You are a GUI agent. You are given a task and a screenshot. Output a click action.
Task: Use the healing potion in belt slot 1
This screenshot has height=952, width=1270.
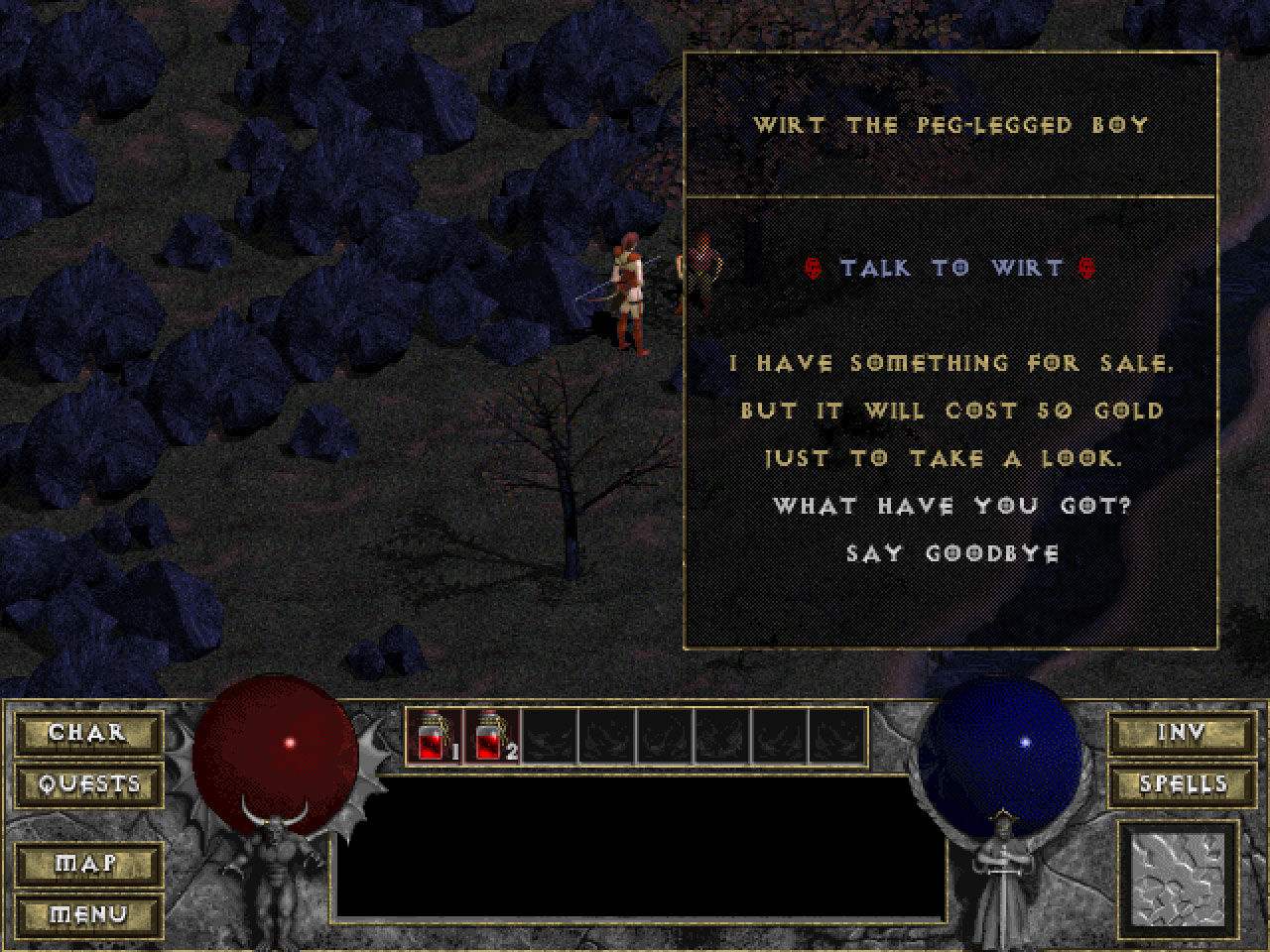(x=435, y=736)
